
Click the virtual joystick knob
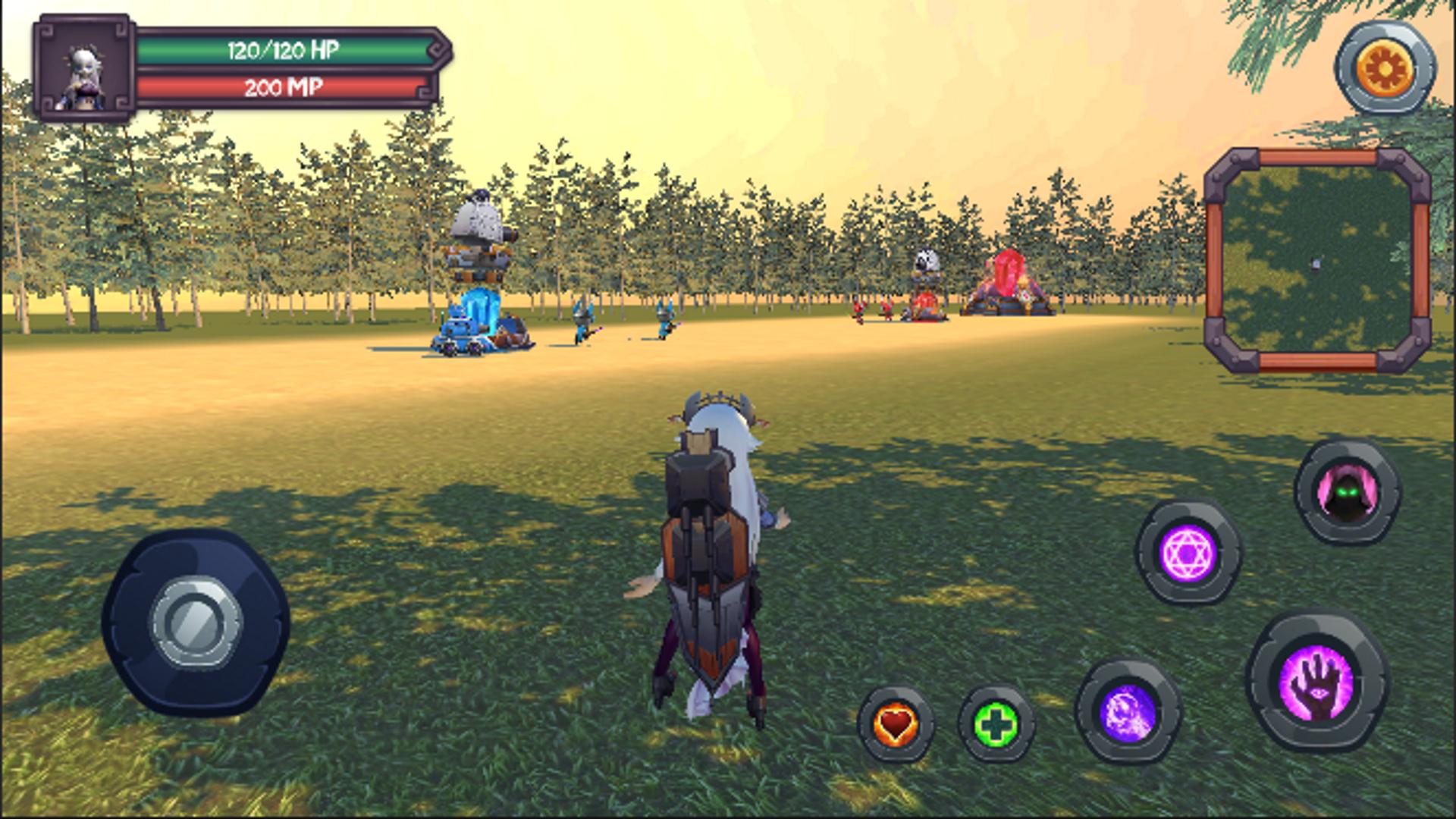(x=196, y=622)
